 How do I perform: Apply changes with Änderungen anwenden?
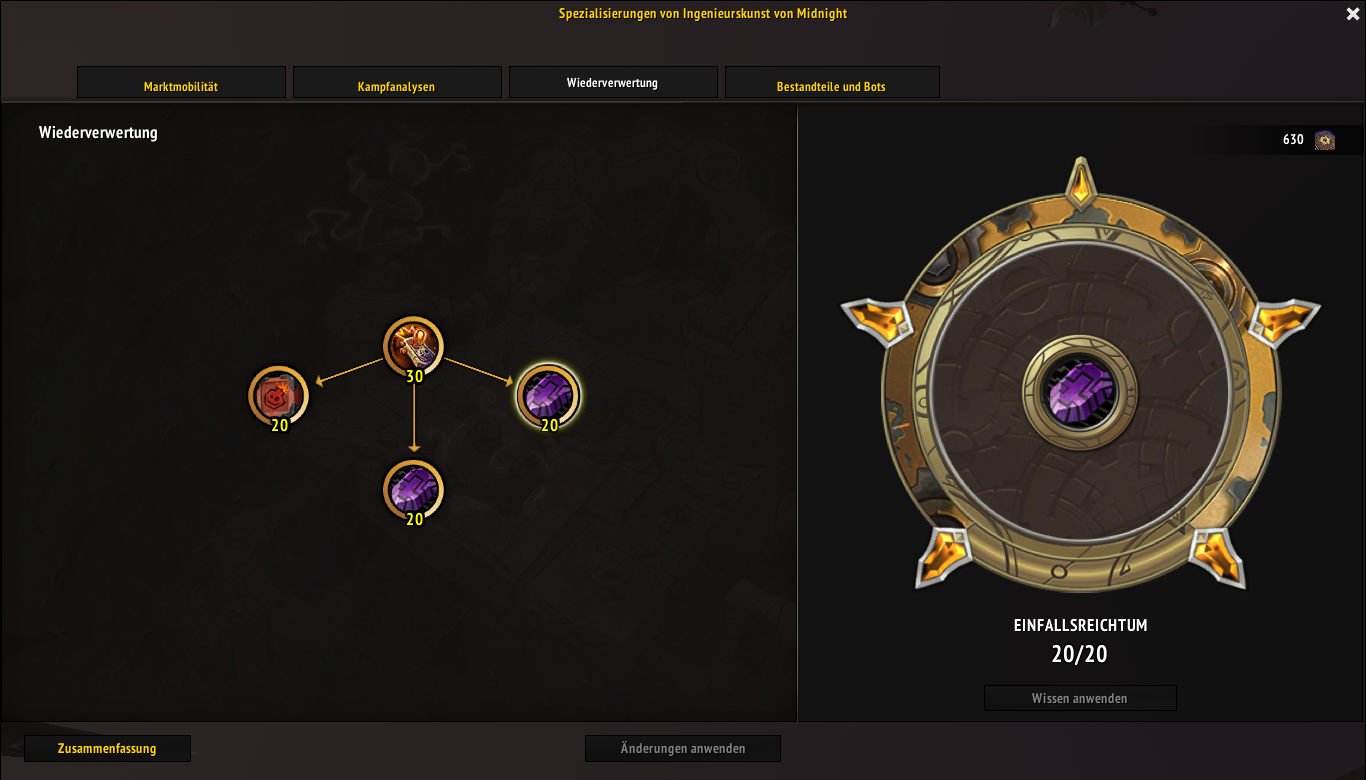pos(682,748)
